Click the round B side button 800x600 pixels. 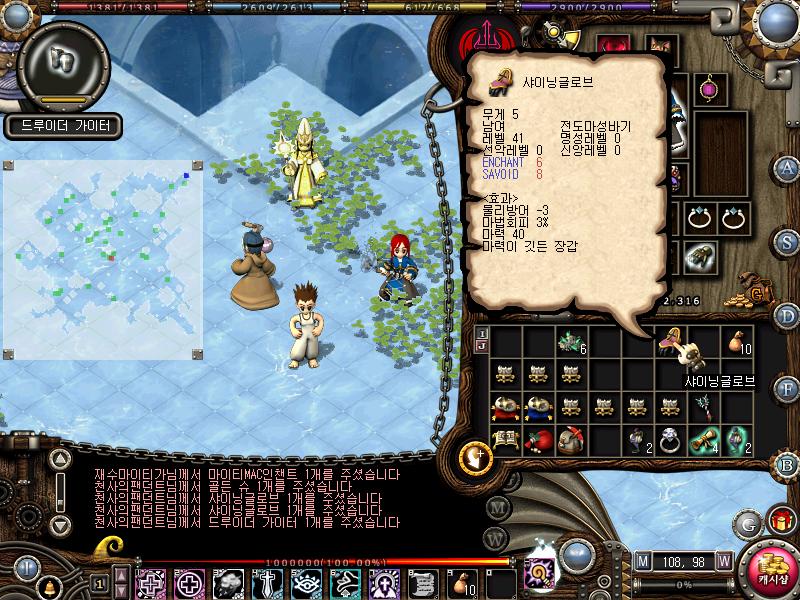(x=788, y=463)
